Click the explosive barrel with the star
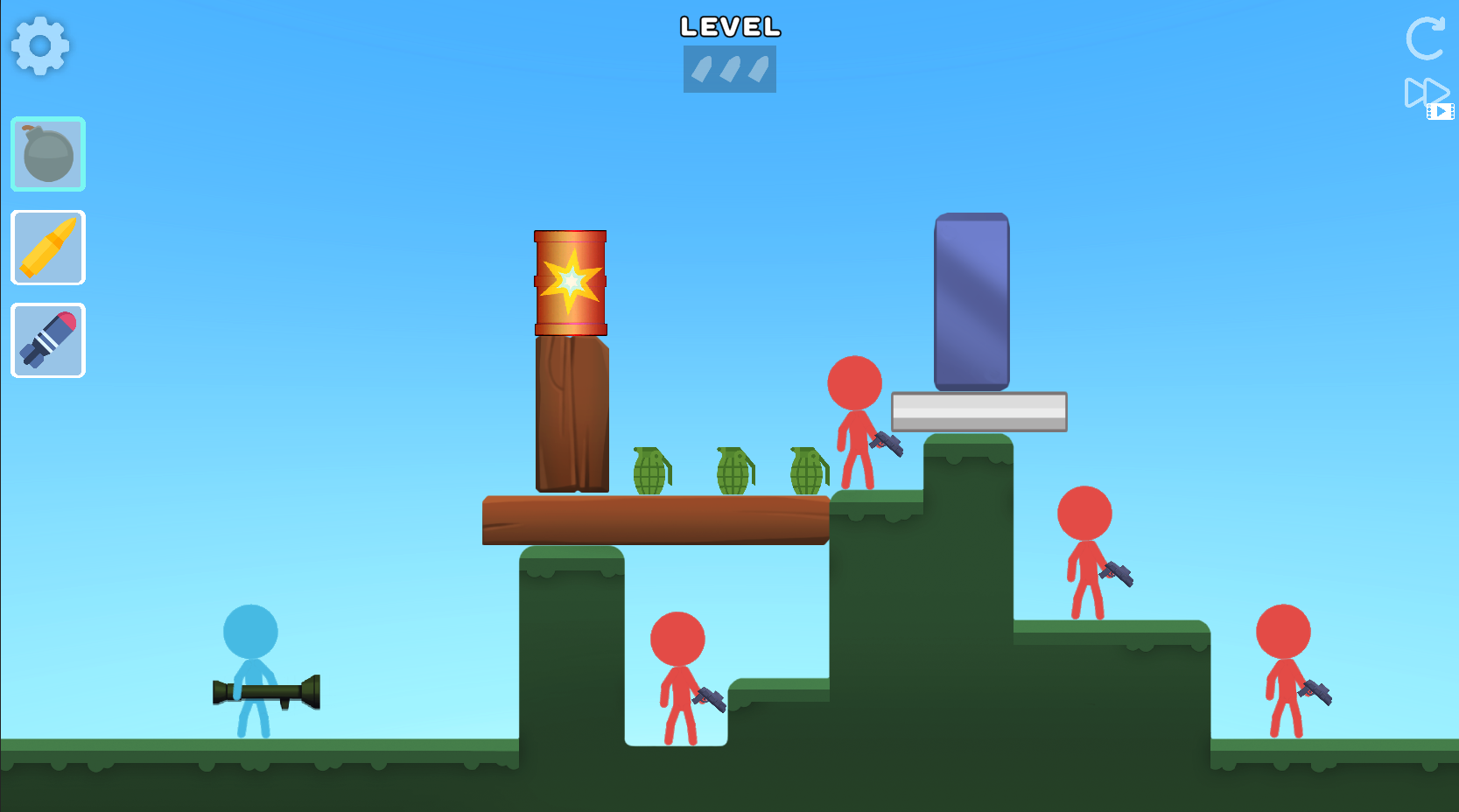Viewport: 1459px width, 812px height. pyautogui.click(x=569, y=282)
